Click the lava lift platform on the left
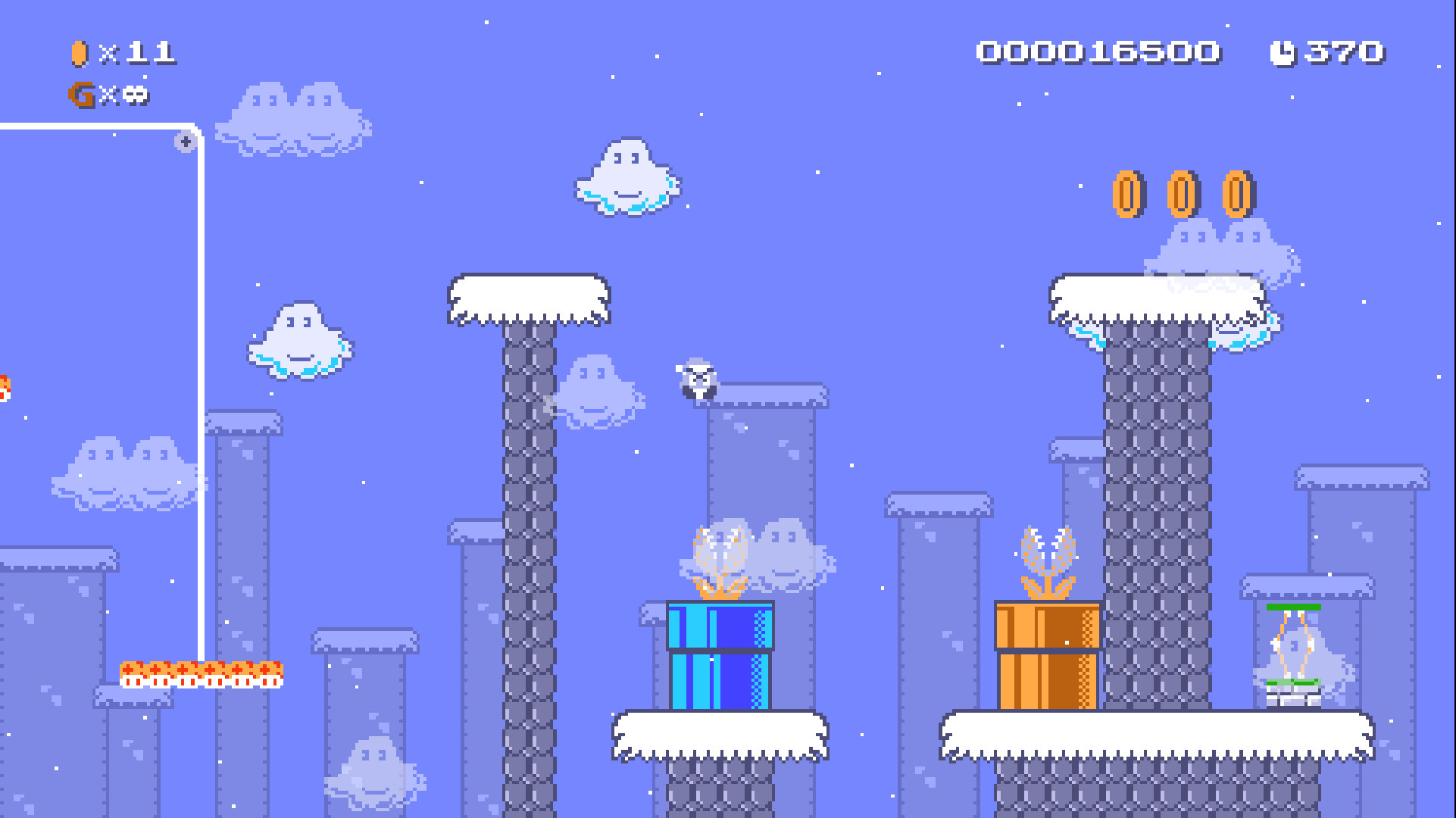 (x=201, y=673)
